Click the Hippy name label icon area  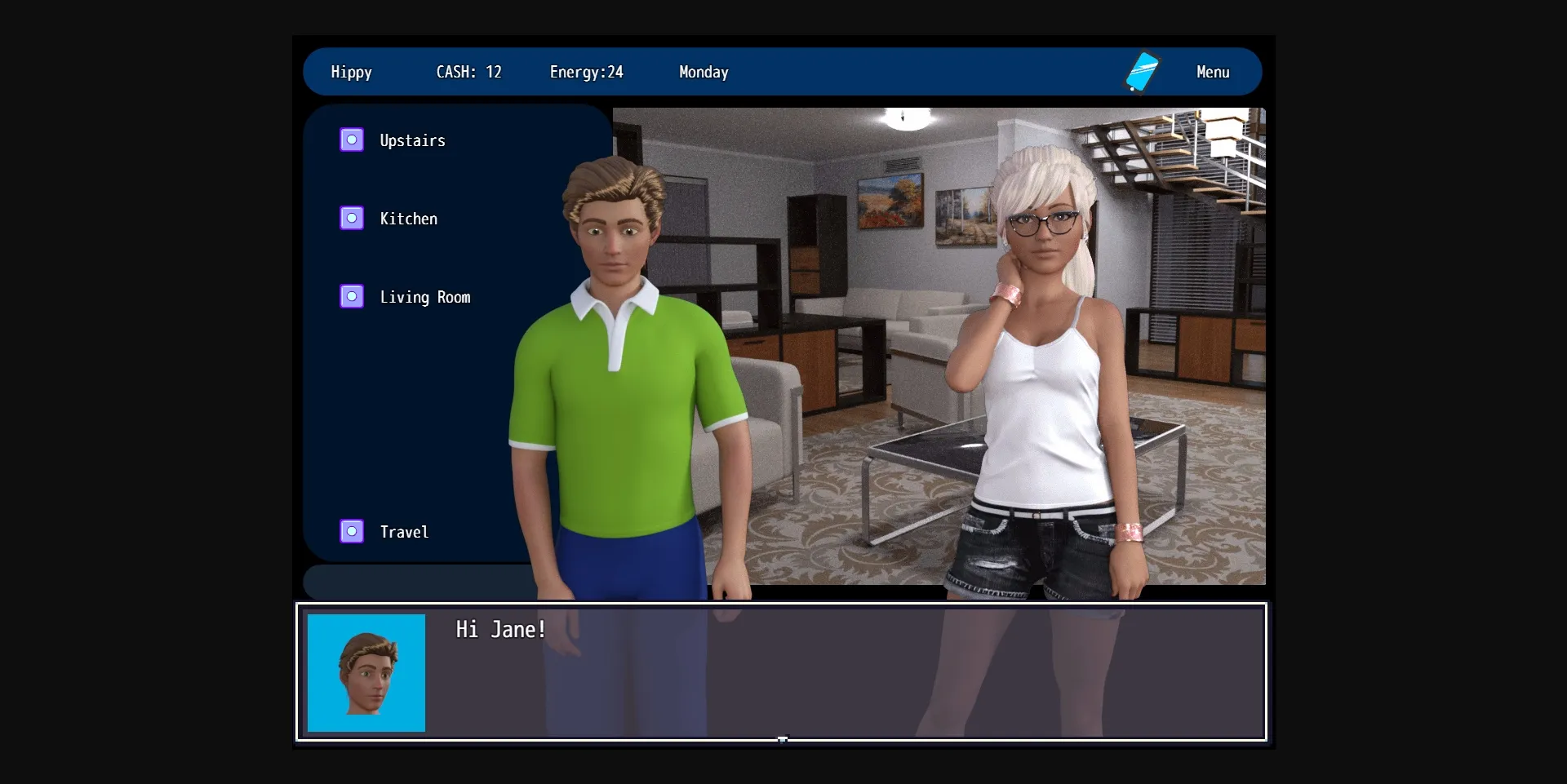click(x=351, y=72)
